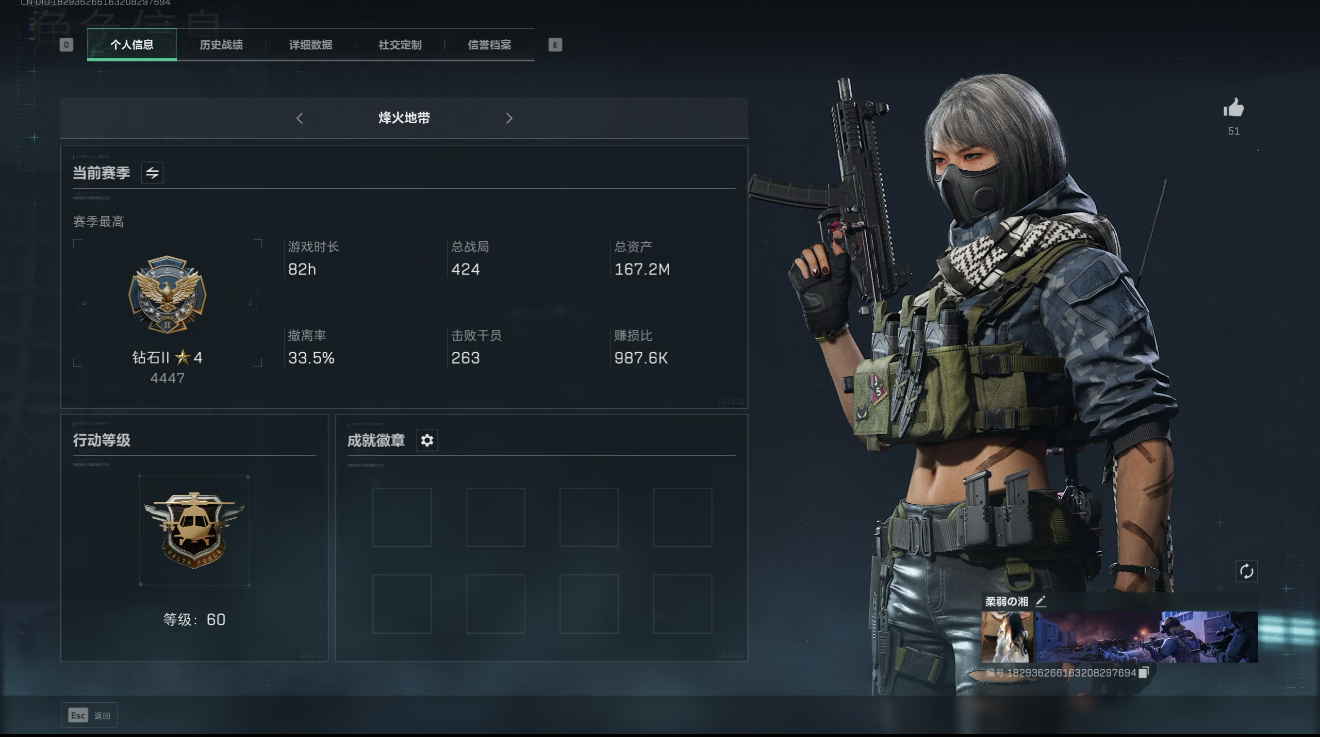
Task: Edit the player name with the pencil icon
Action: (x=1041, y=601)
